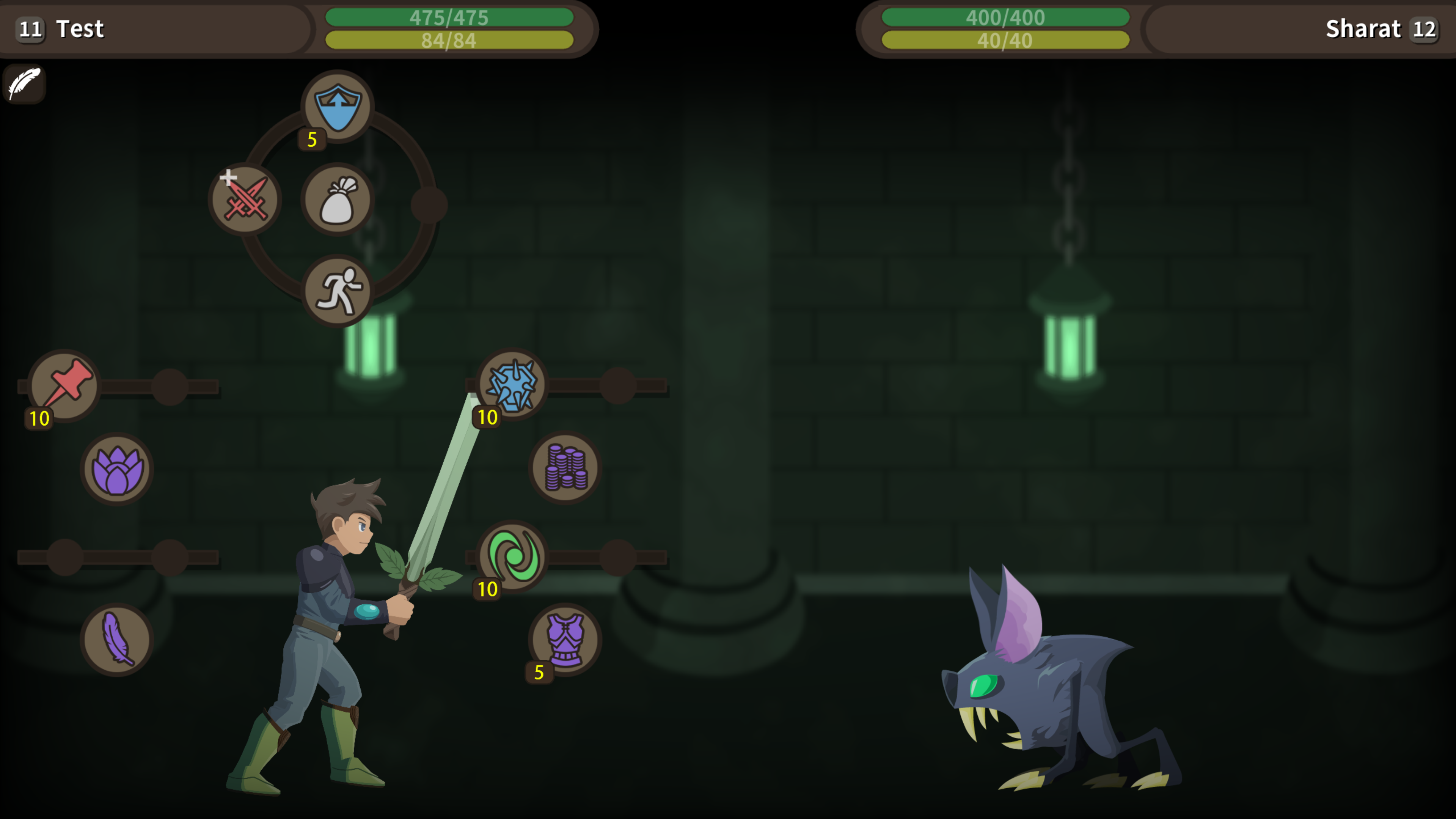The height and width of the screenshot is (819, 1456).
Task: Use the red pushpin skill
Action: [x=65, y=385]
